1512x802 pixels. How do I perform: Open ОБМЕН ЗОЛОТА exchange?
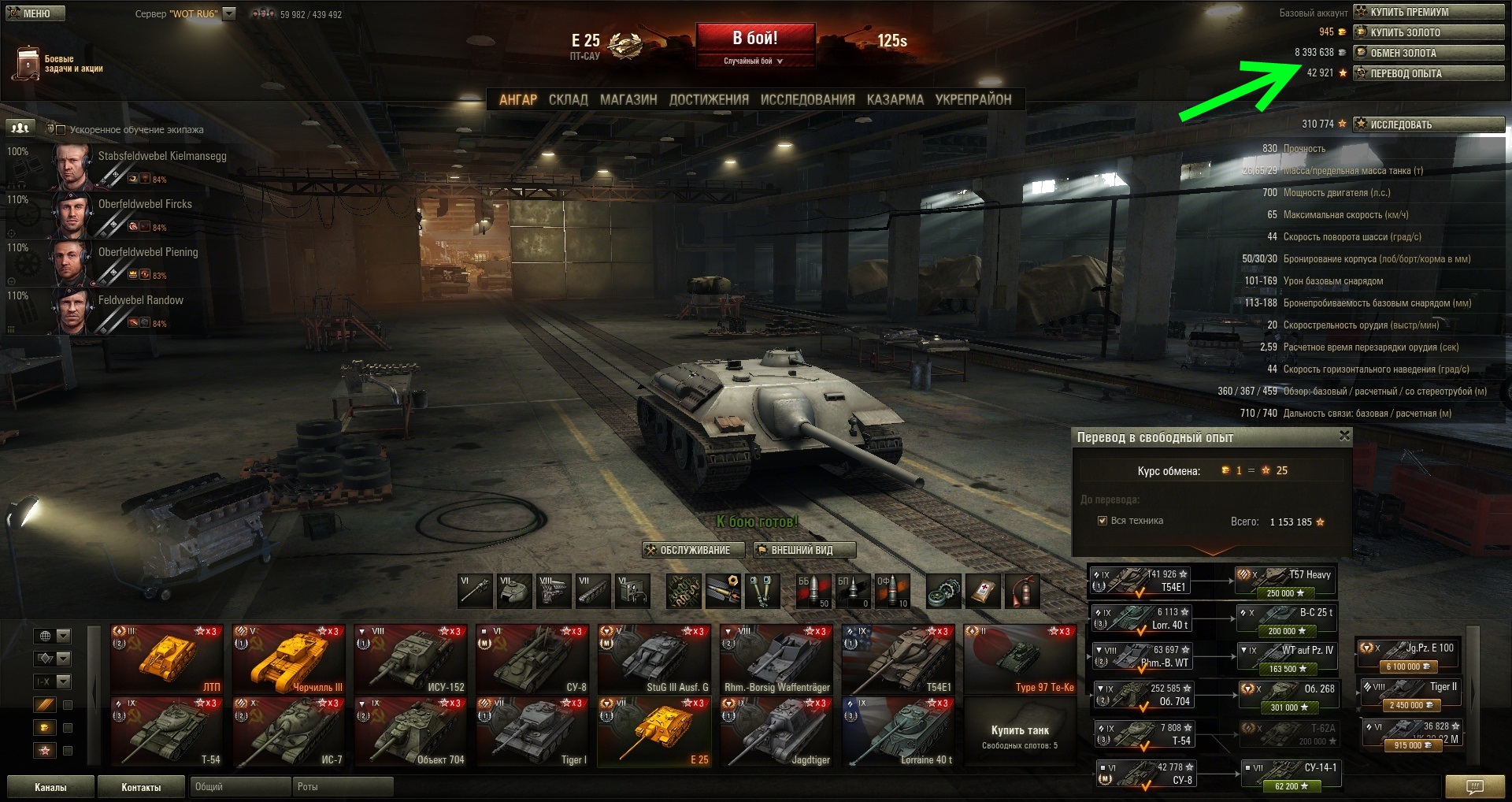click(1429, 53)
